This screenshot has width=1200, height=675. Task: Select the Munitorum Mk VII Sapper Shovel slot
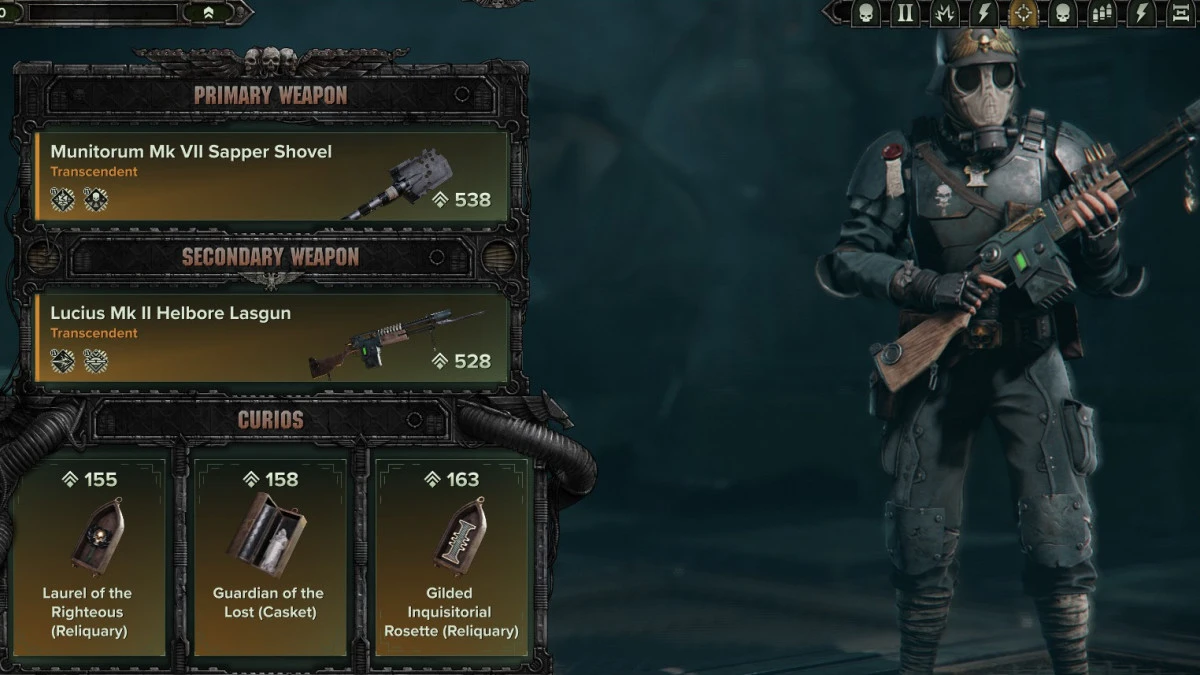tap(272, 176)
